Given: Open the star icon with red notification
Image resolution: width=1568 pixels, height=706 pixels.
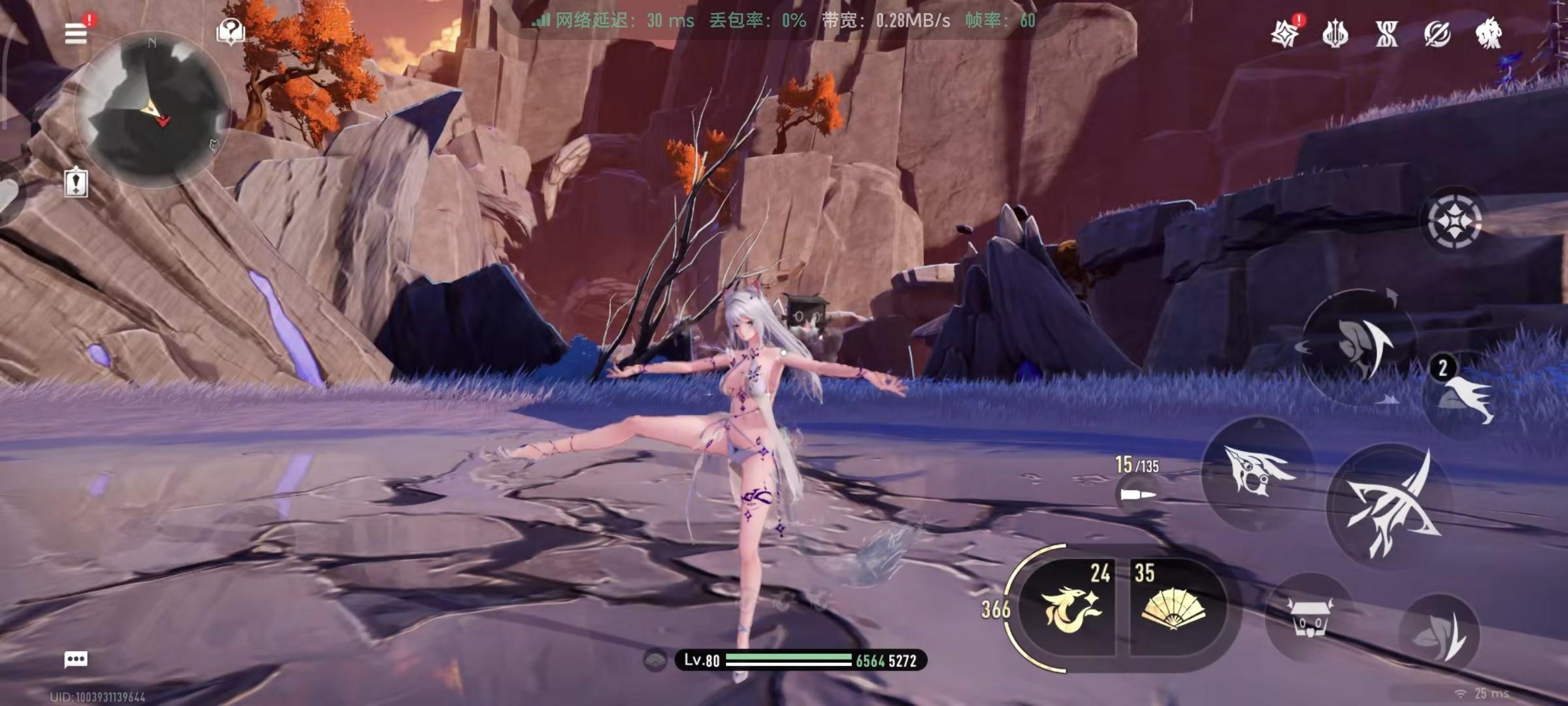Looking at the screenshot, I should [x=1284, y=33].
